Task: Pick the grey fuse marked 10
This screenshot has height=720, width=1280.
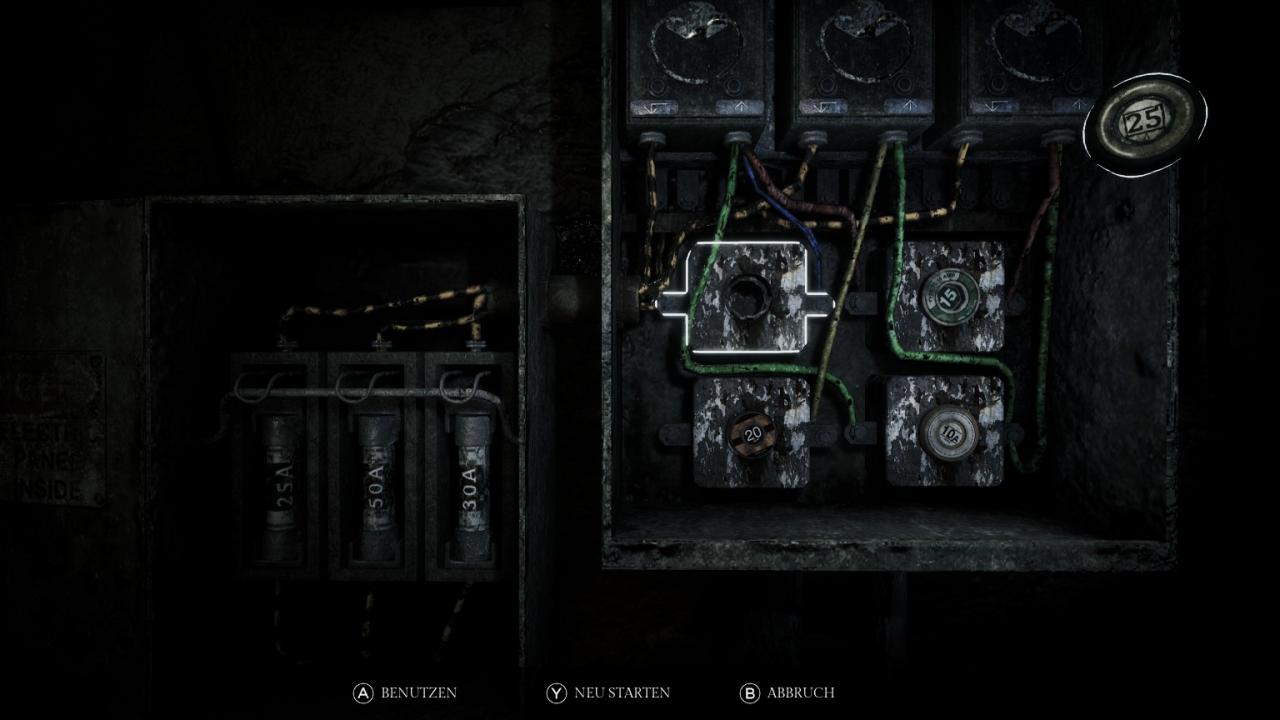Action: point(944,431)
